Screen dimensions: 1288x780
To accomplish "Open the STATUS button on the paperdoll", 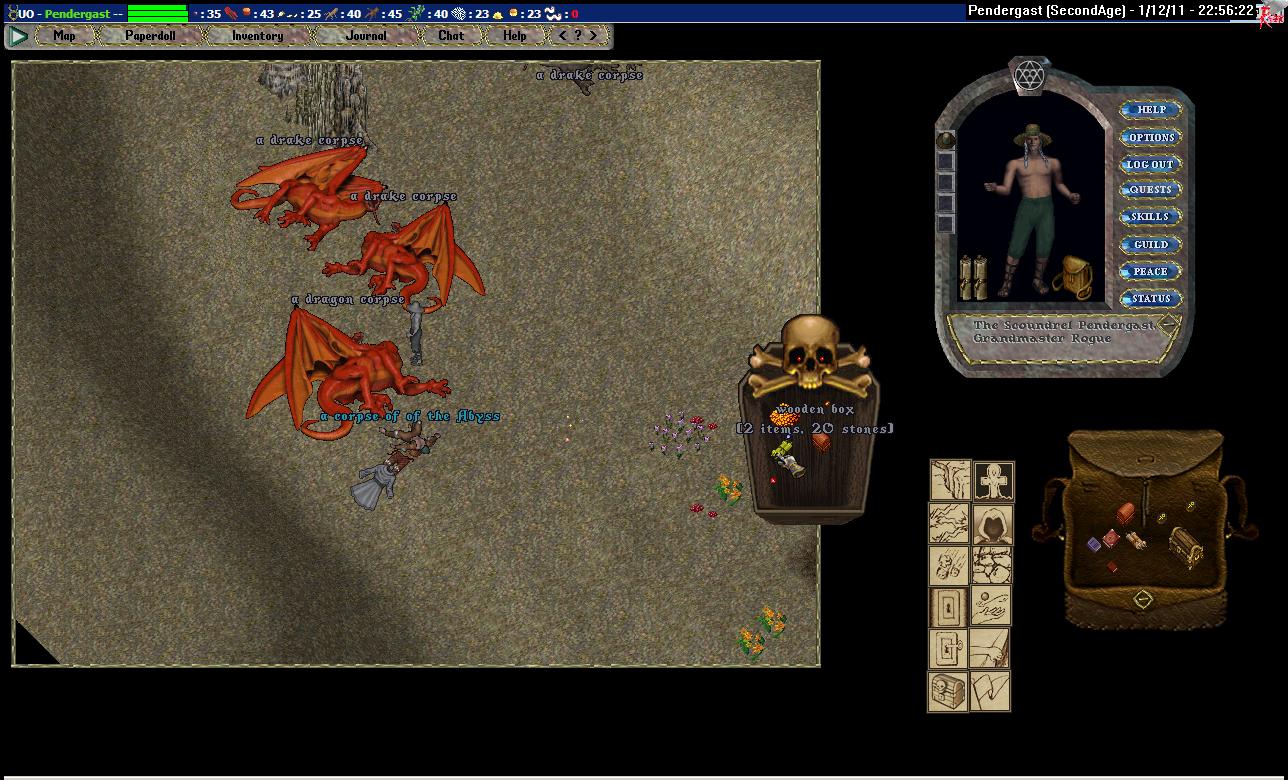I will tap(1150, 298).
